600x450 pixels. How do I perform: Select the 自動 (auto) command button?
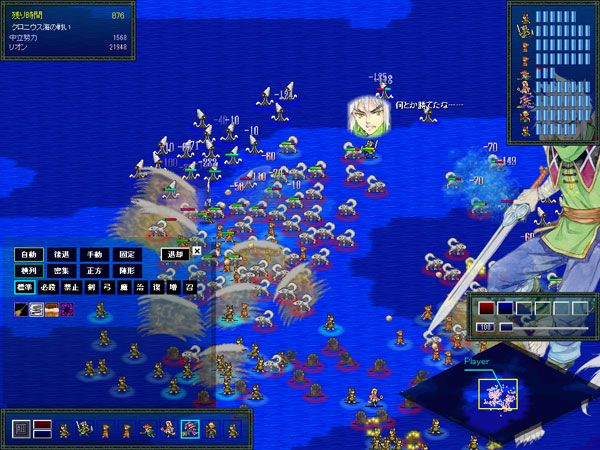pos(29,254)
